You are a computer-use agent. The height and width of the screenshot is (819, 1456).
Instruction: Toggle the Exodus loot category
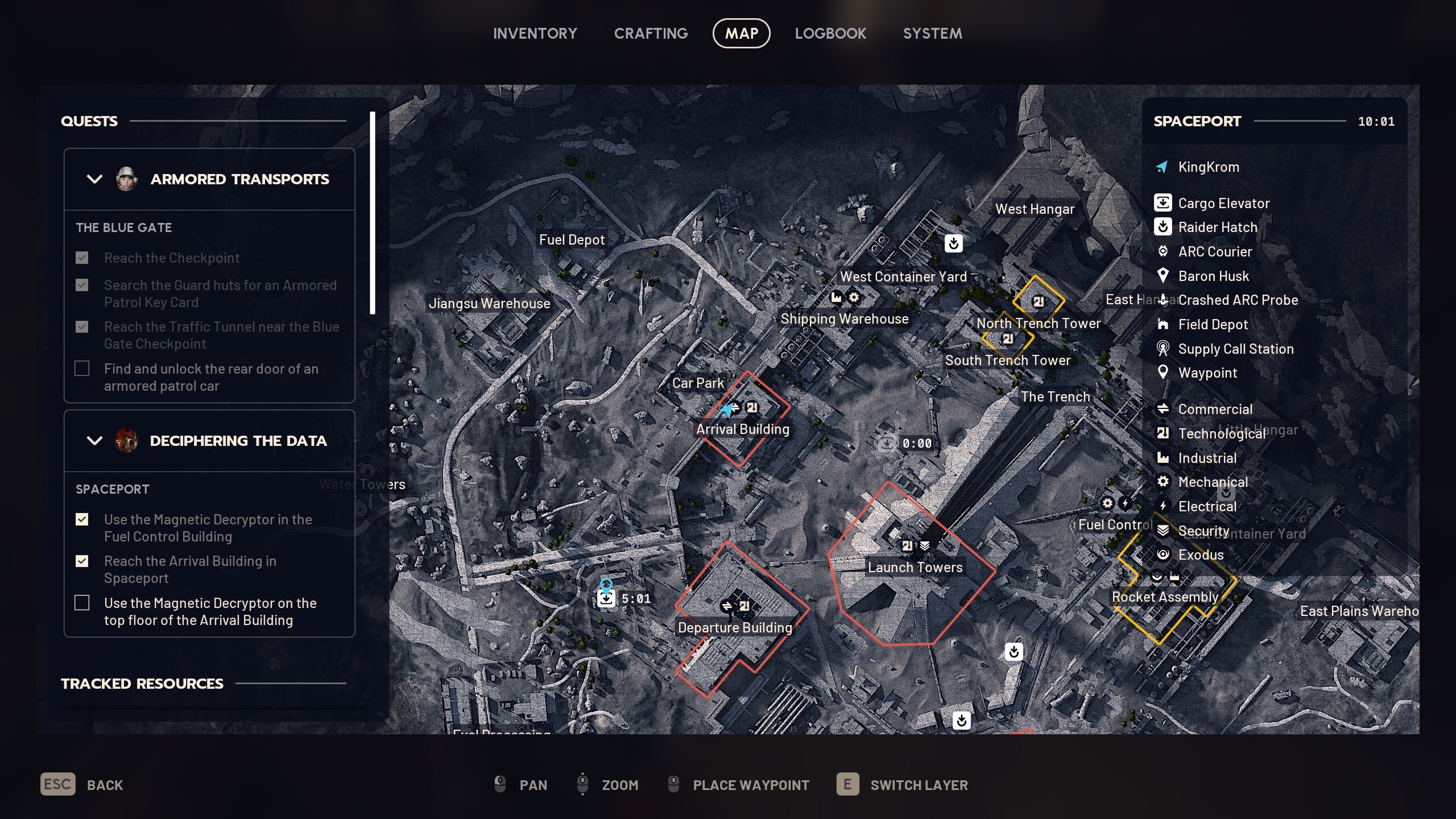(x=1200, y=555)
